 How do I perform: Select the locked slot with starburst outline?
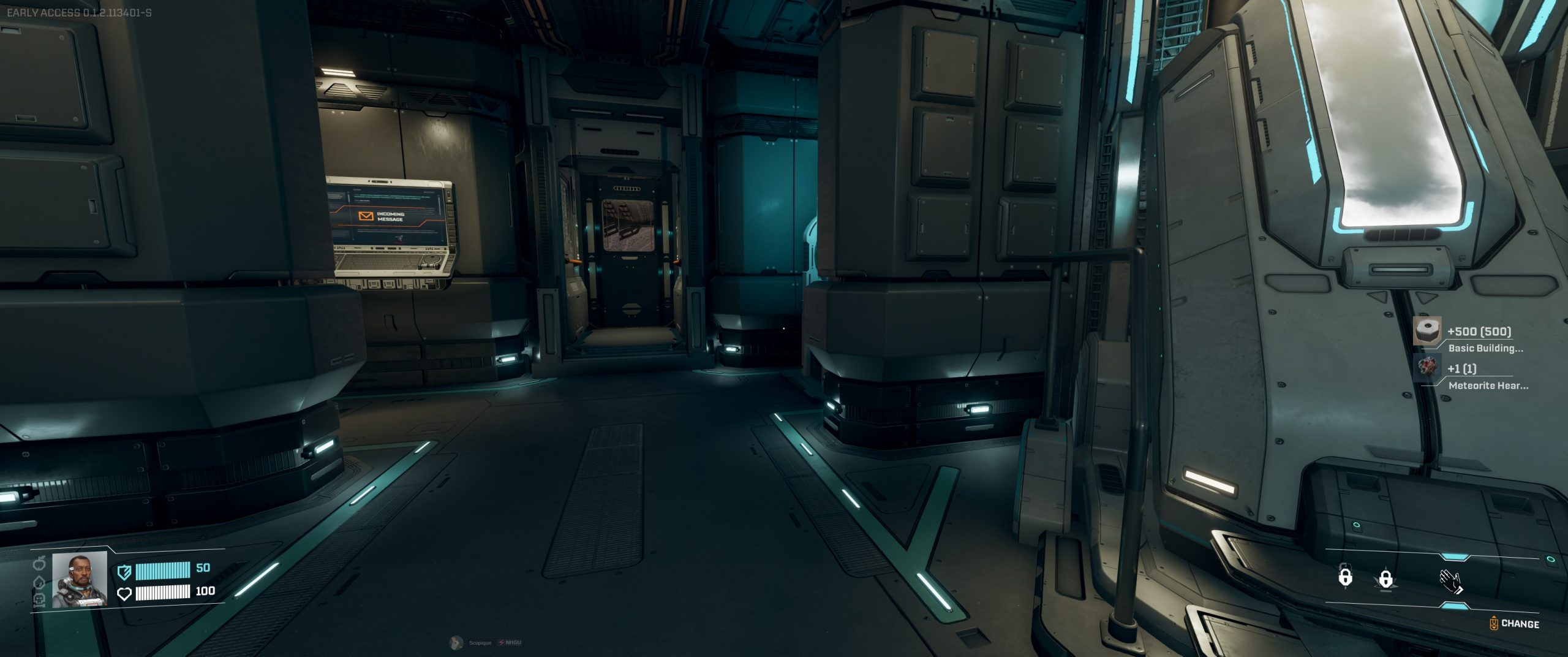click(1385, 579)
